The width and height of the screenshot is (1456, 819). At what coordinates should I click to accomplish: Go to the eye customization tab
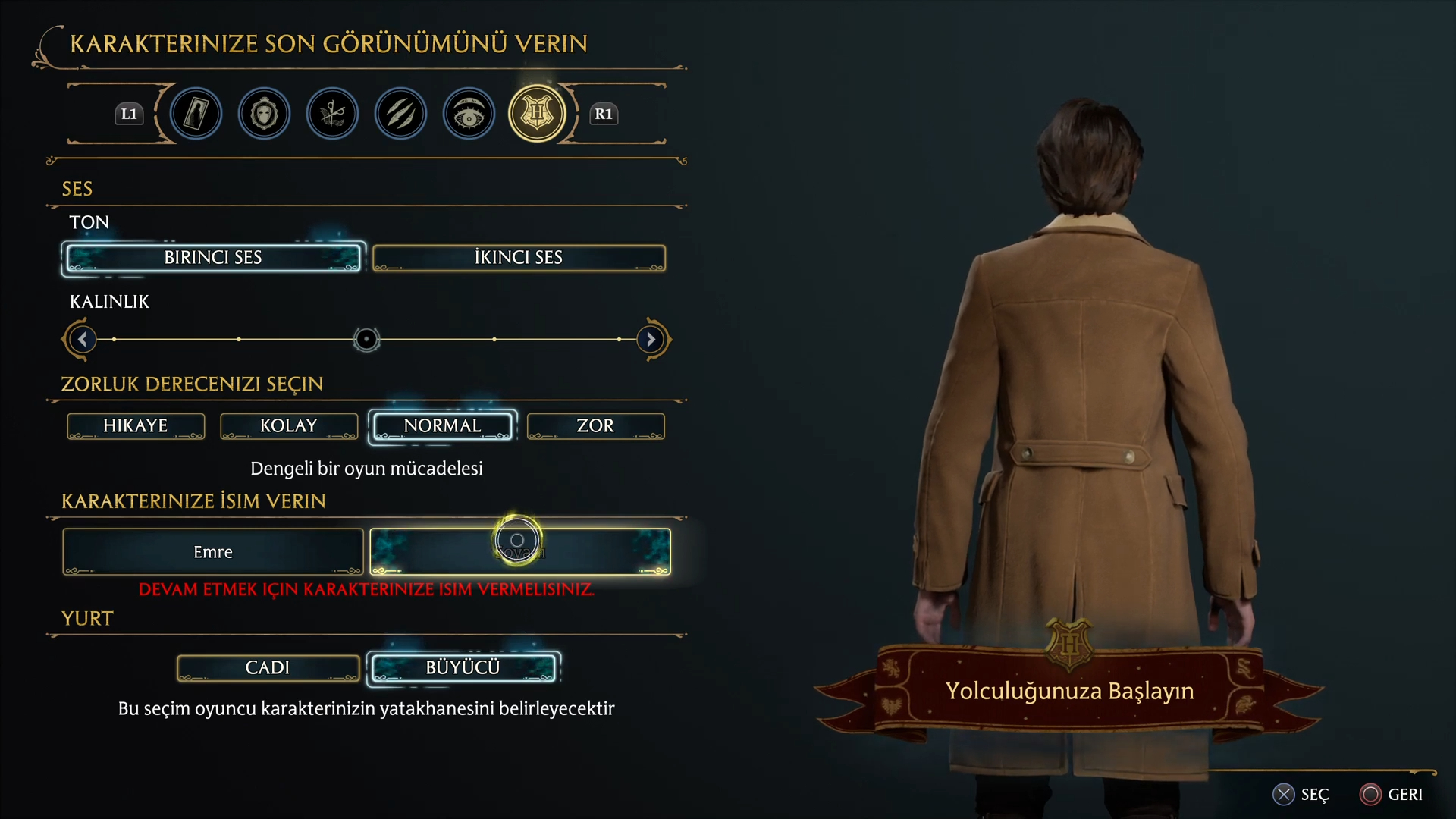click(469, 114)
